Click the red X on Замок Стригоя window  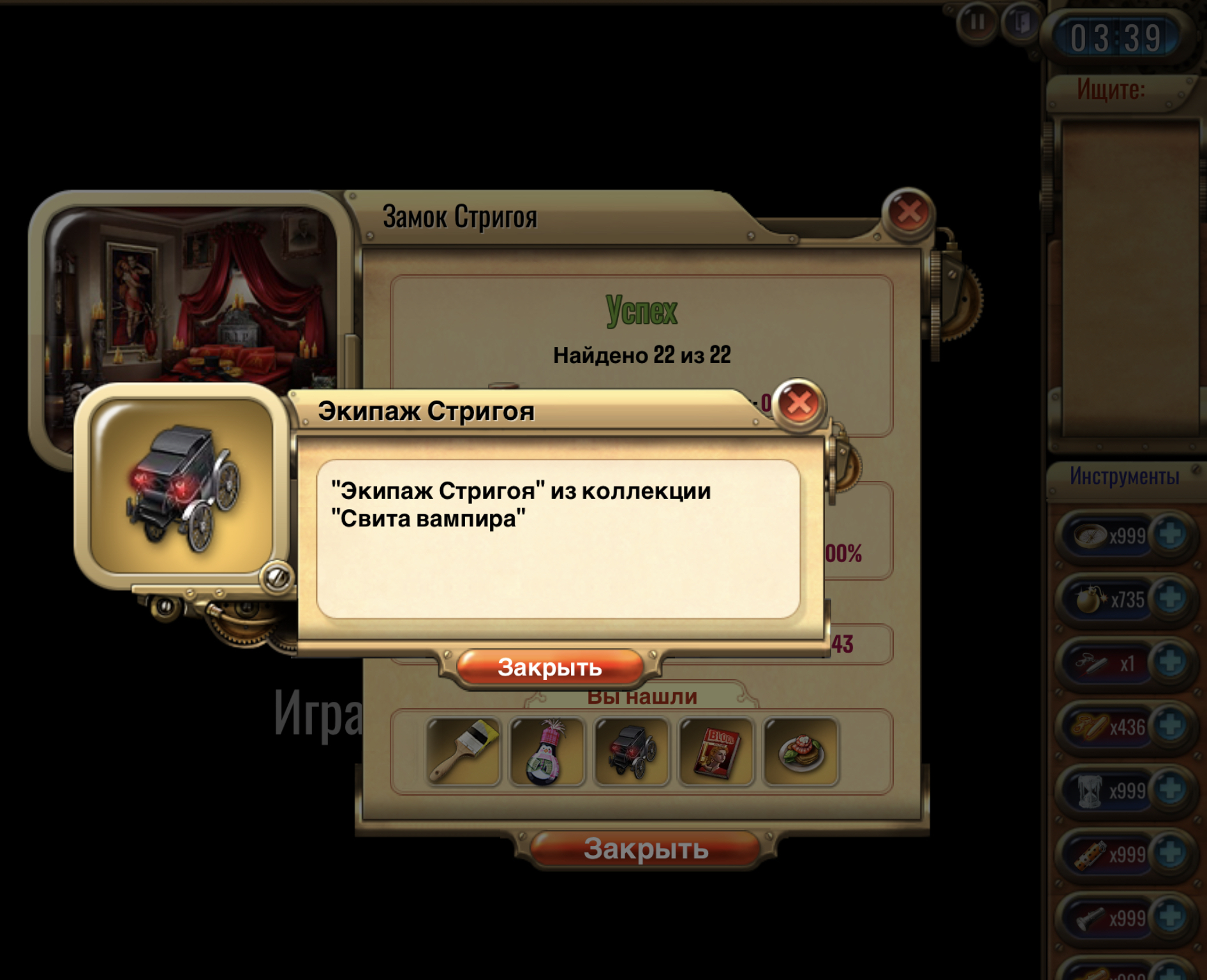tap(908, 212)
